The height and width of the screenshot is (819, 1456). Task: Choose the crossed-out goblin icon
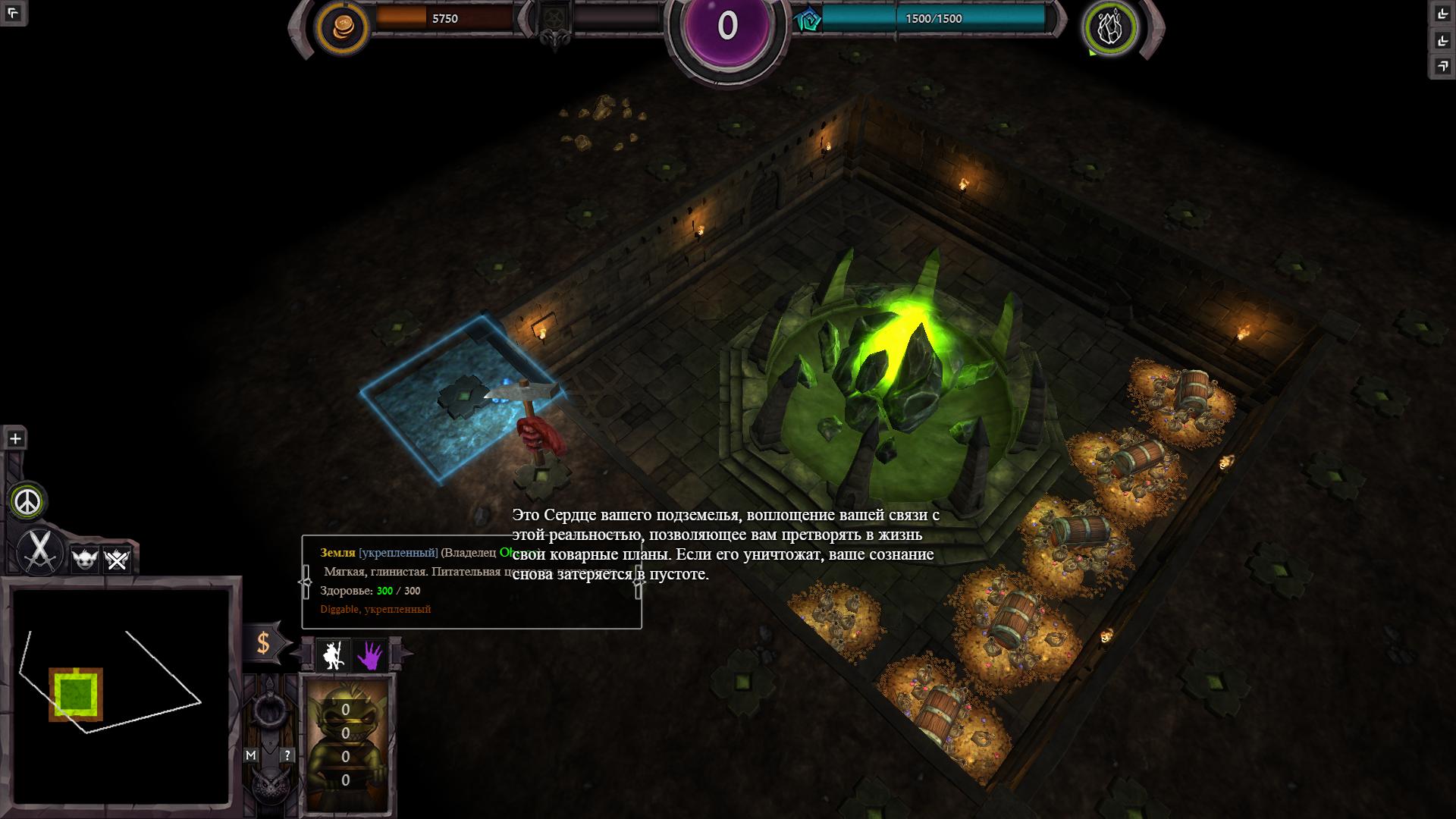point(117,560)
